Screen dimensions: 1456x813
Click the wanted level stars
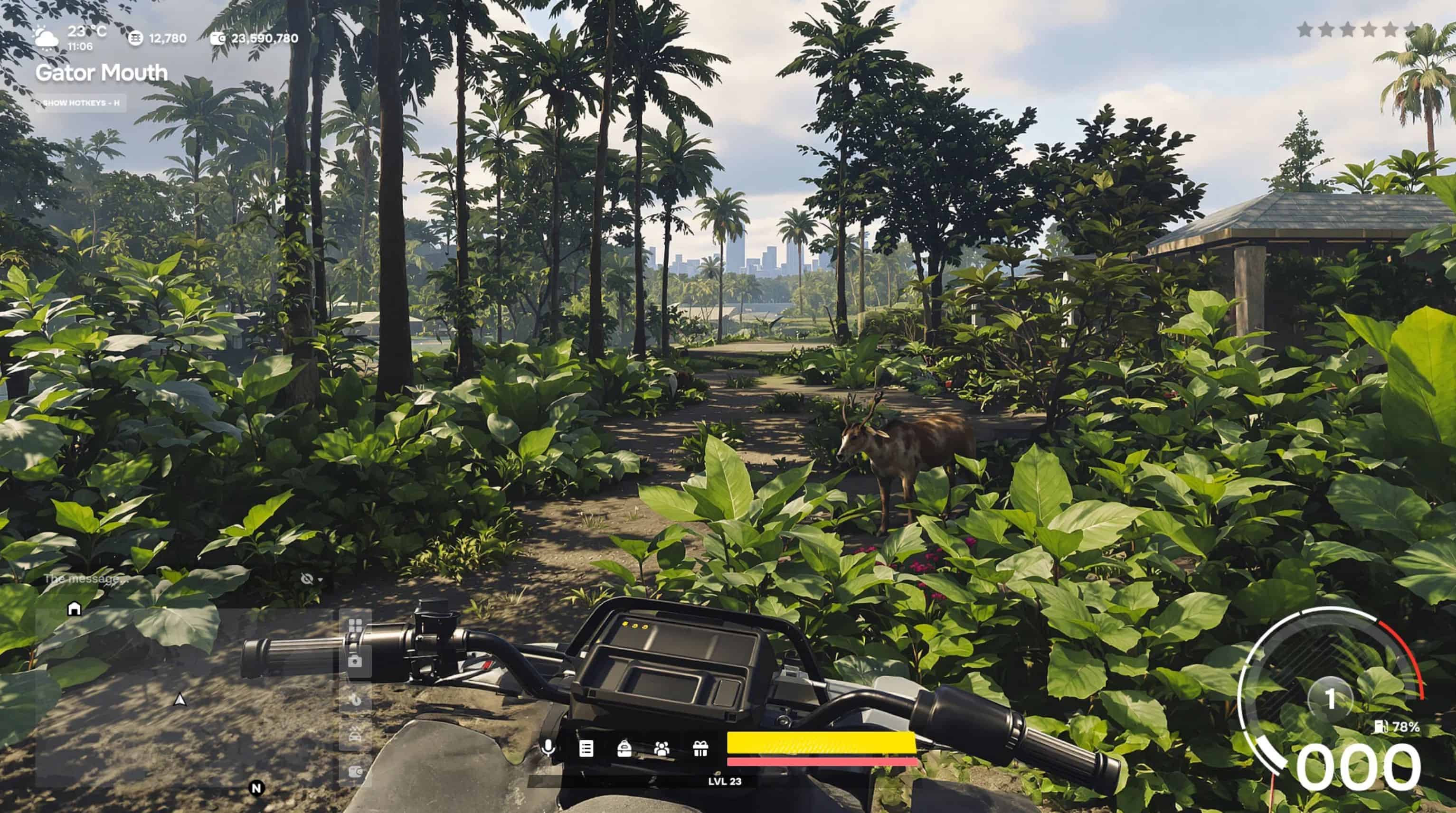[x=1359, y=29]
